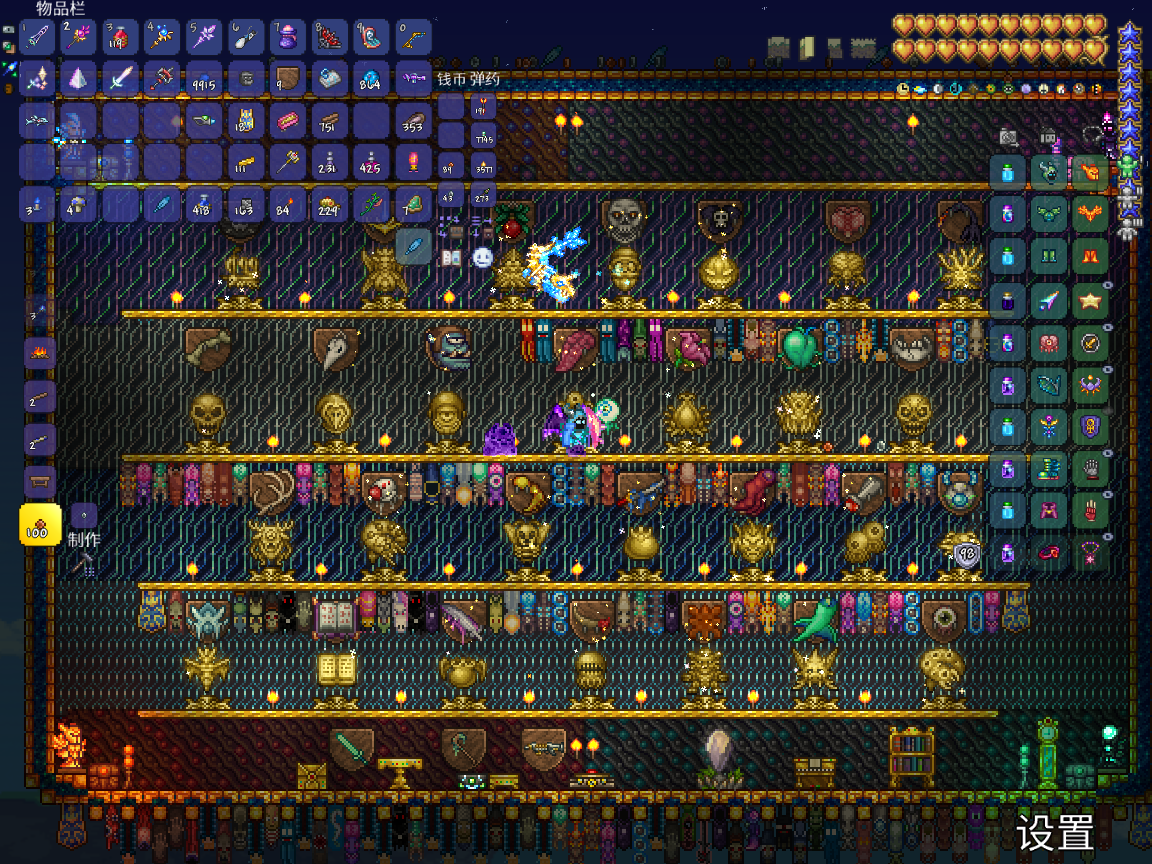Select hotbar slot 3 red potion
Image resolution: width=1152 pixels, height=864 pixels.
[122, 37]
